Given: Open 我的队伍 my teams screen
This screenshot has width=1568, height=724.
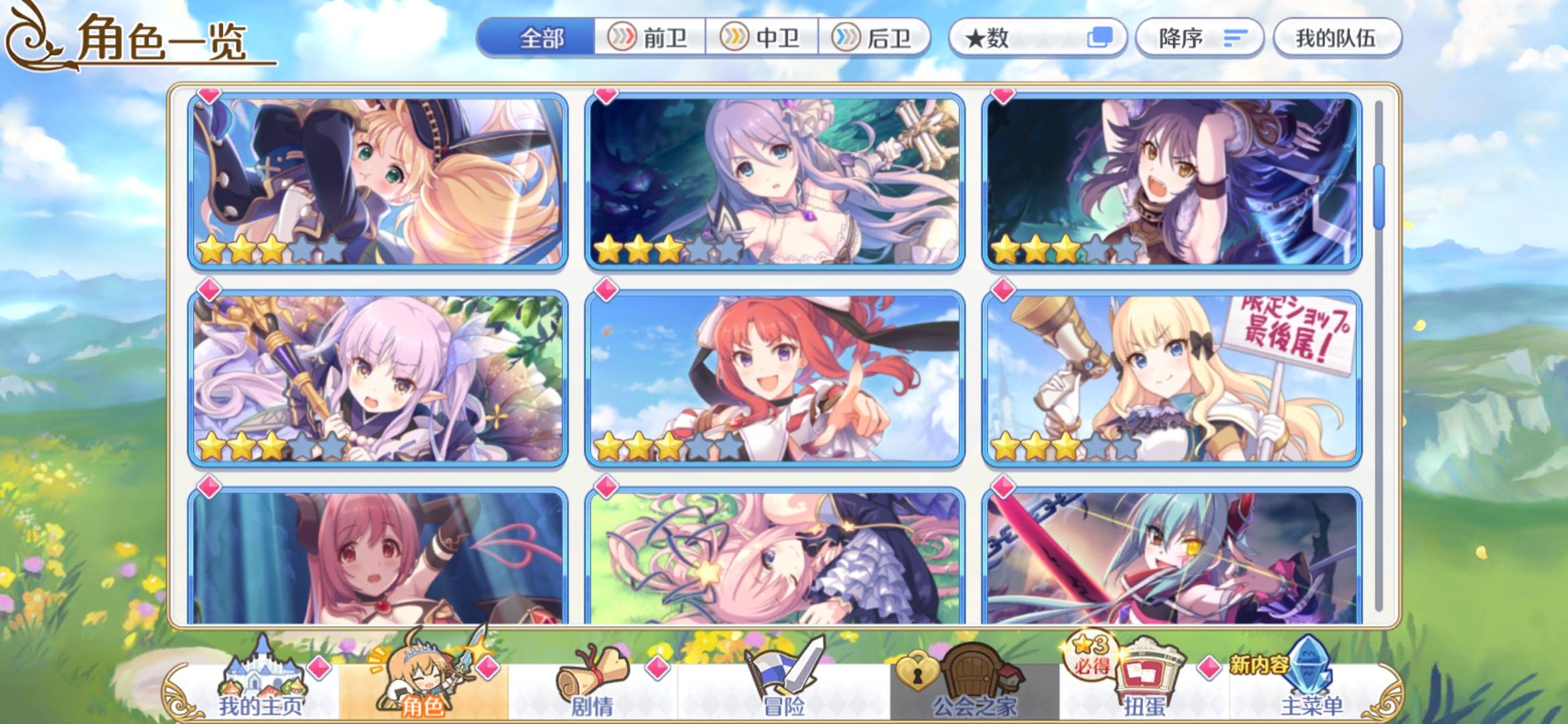Looking at the screenshot, I should point(1335,38).
